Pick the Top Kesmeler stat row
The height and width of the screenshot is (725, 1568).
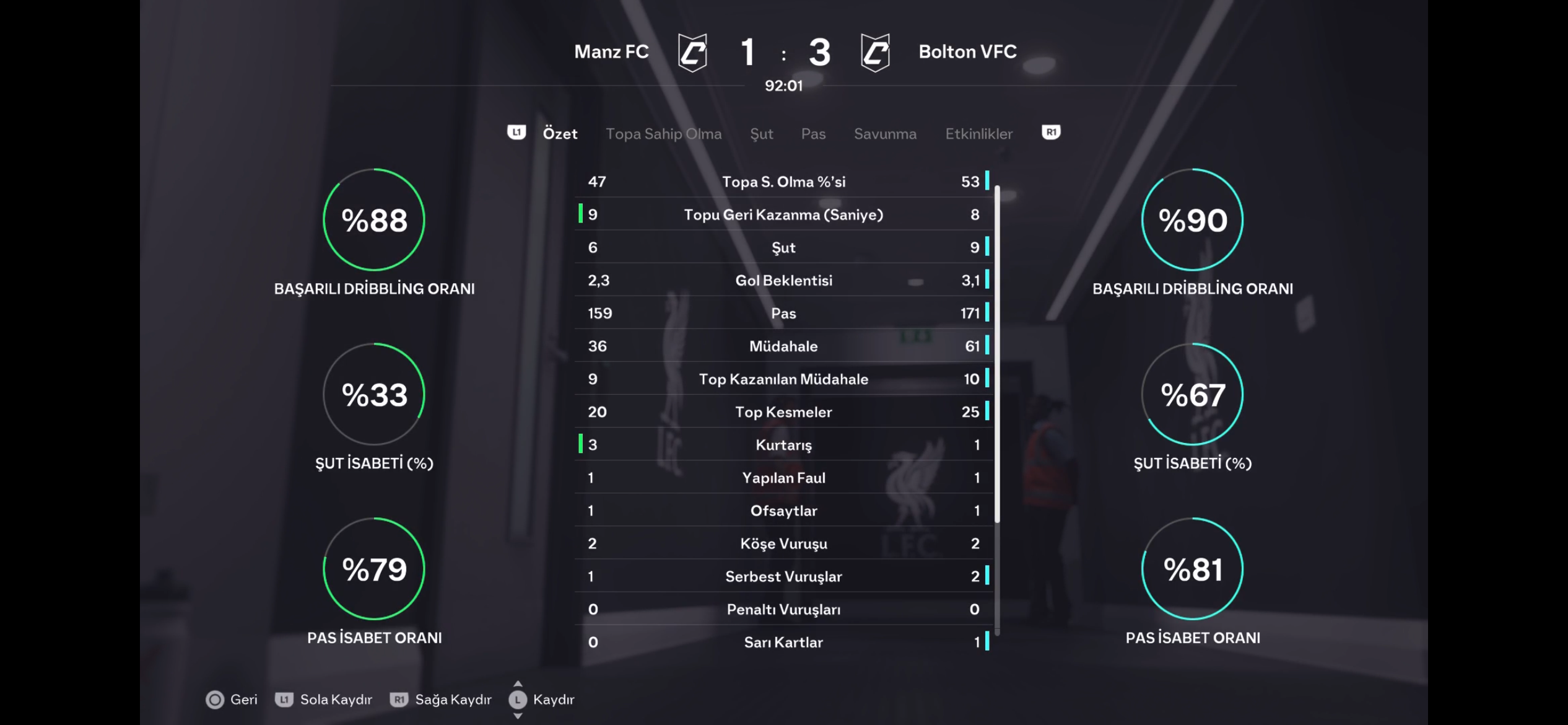point(783,412)
